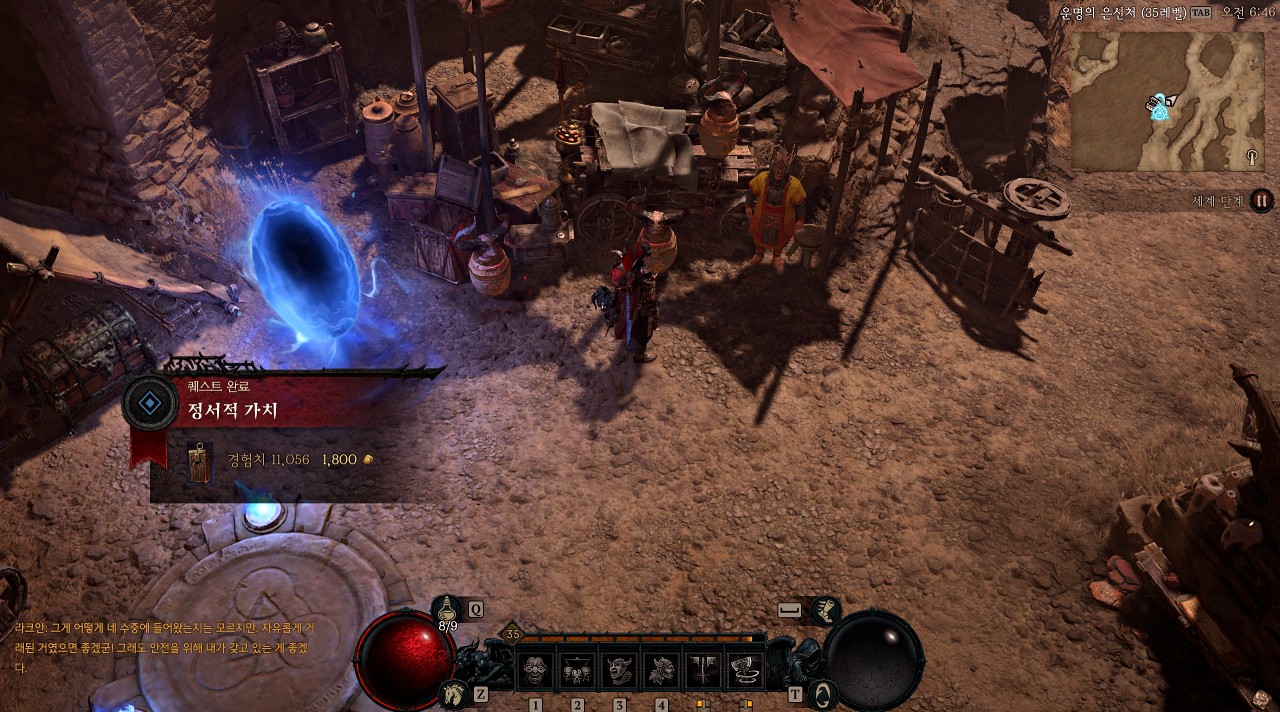Open the town portal swirl icon
The width and height of the screenshot is (1280, 712).
821,692
